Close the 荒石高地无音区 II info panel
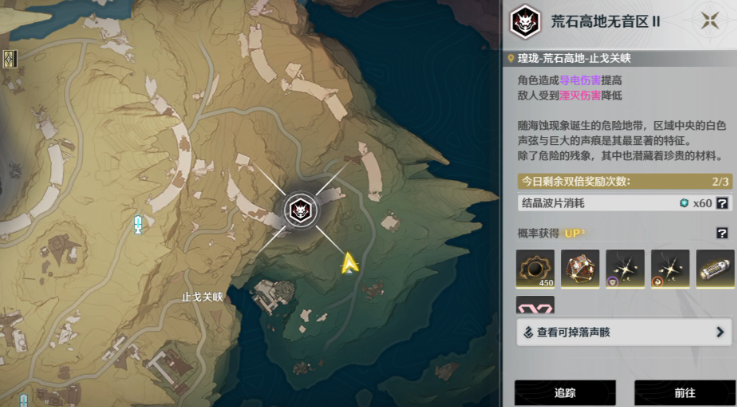This screenshot has height=407, width=737. pos(711,20)
